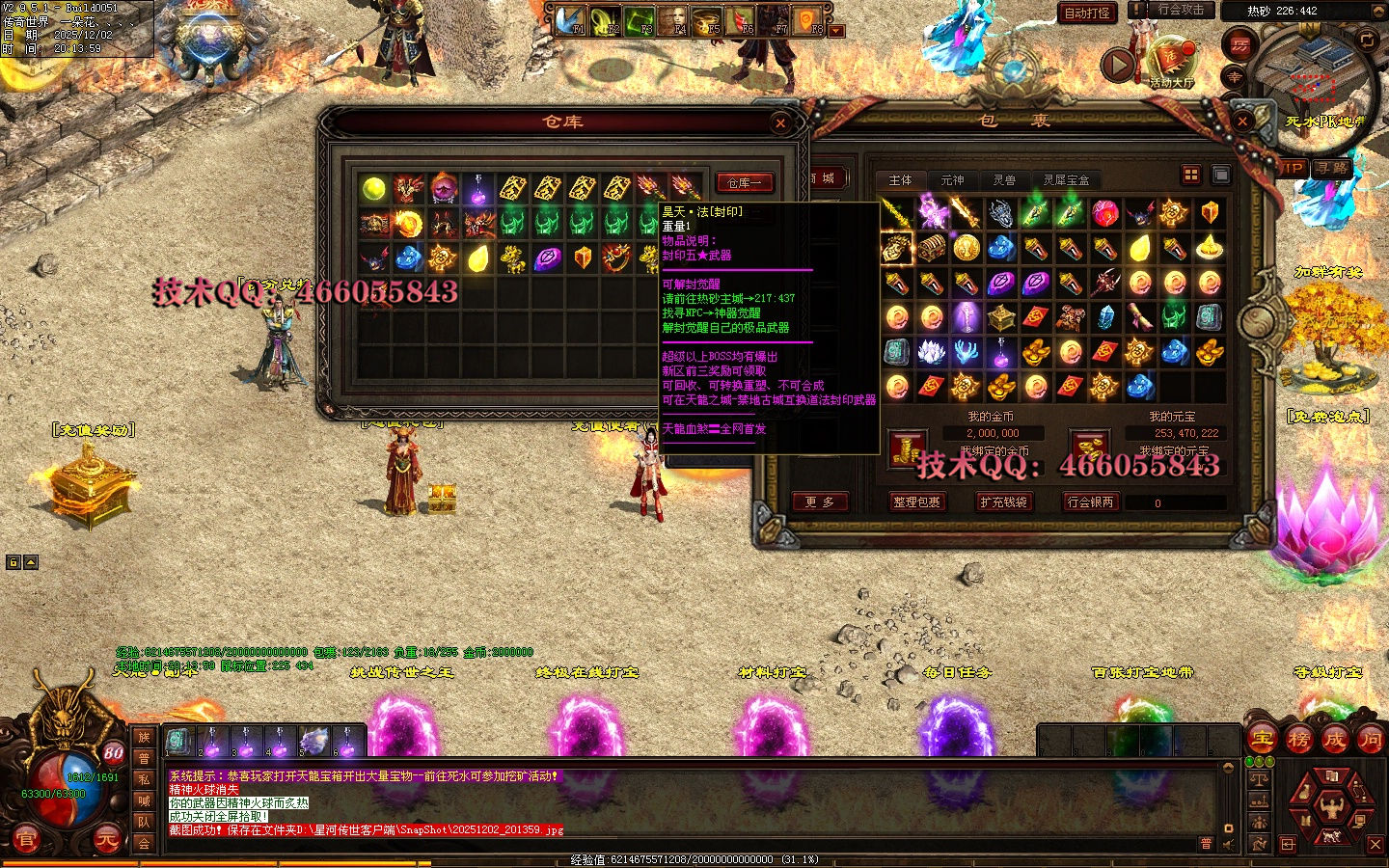The width and height of the screenshot is (1389, 868).
Task: Switch to the 元神 bag tab
Action: point(952,180)
